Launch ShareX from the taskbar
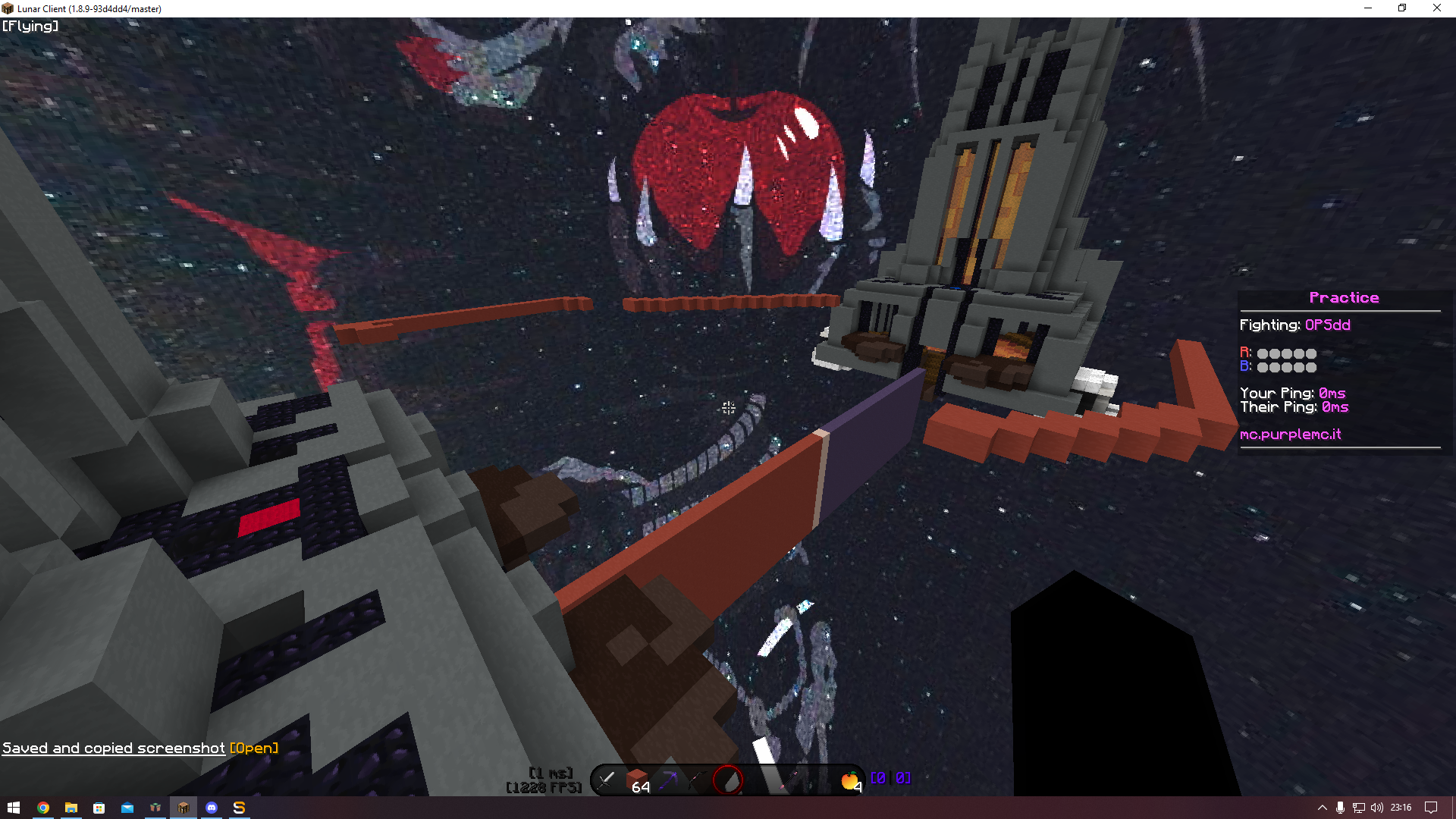 [x=239, y=808]
